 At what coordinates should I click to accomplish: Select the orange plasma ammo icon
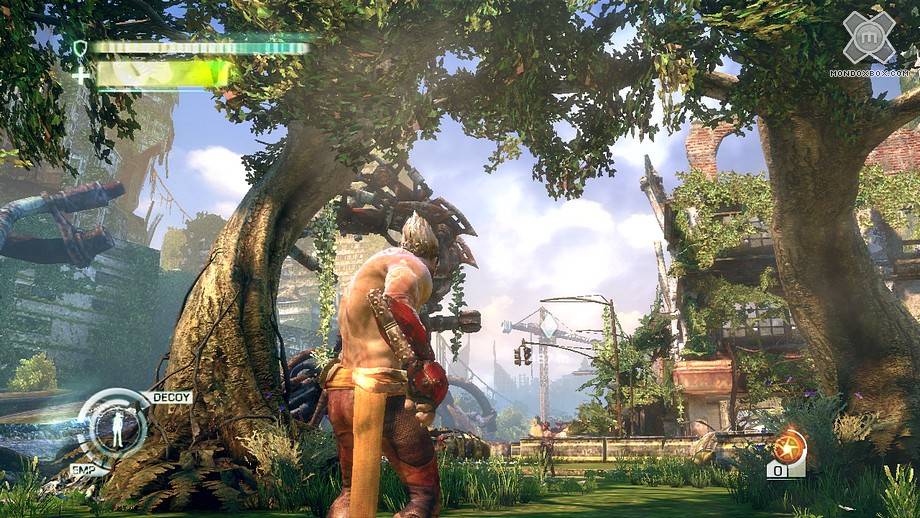(787, 446)
